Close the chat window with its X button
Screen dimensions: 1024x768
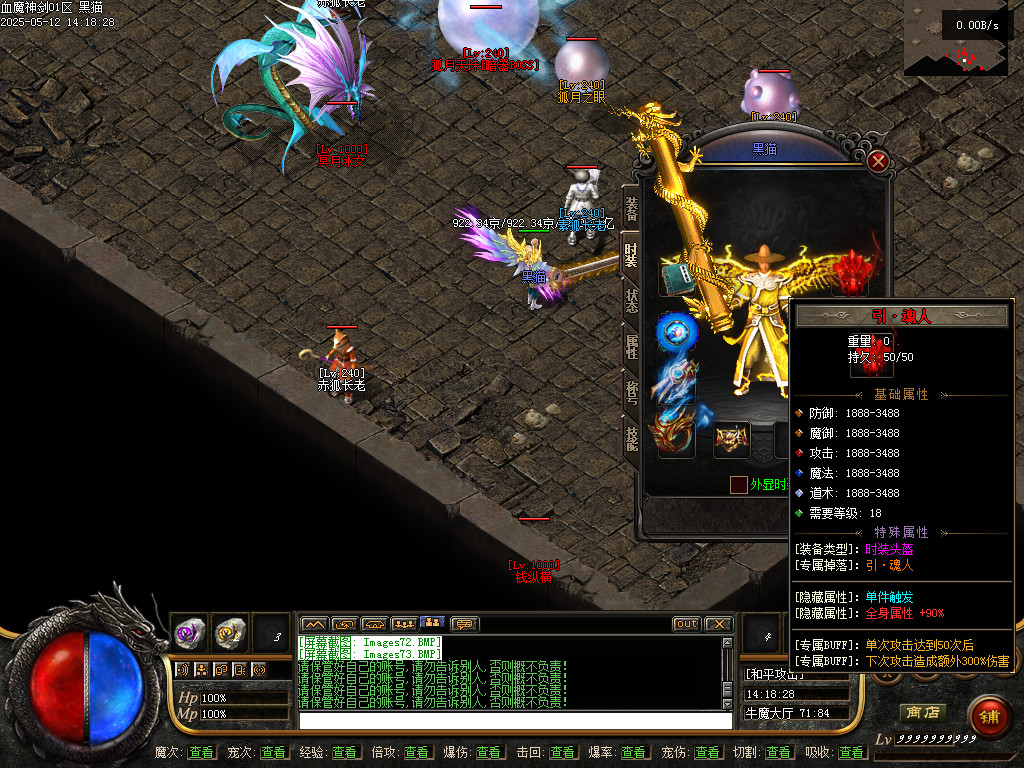click(718, 624)
